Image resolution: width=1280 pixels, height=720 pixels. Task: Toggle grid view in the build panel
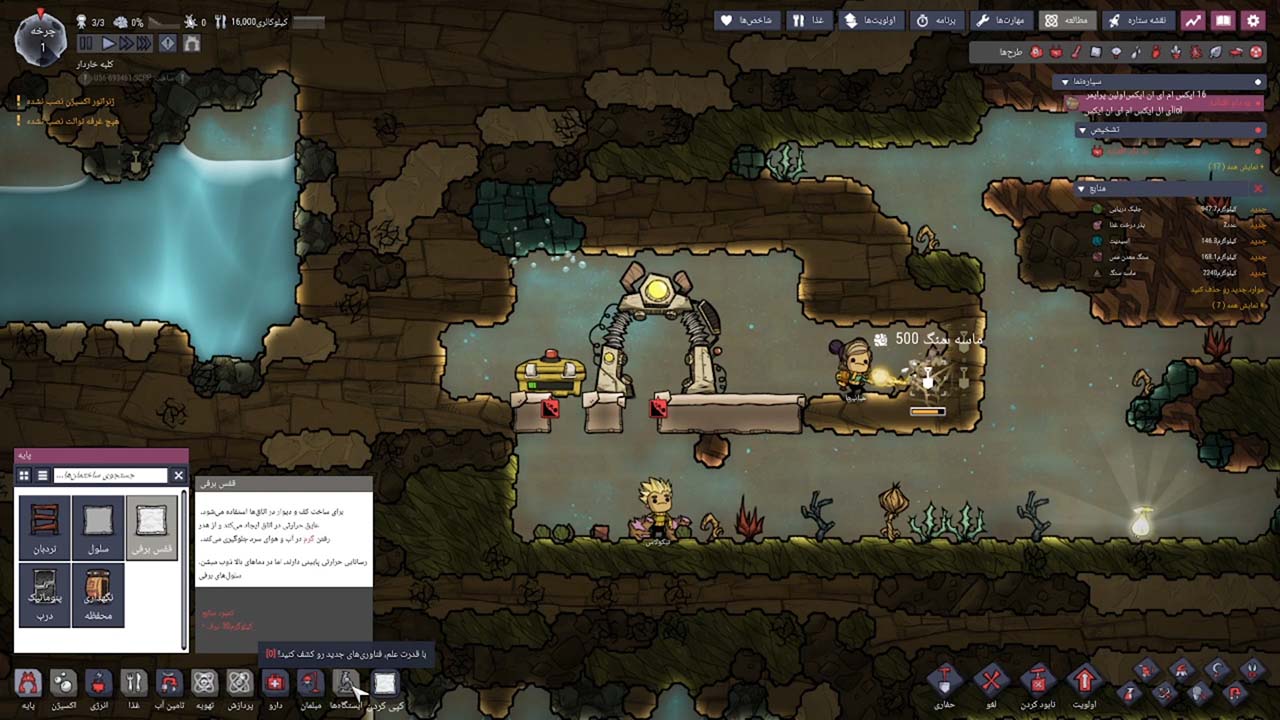click(x=23, y=475)
